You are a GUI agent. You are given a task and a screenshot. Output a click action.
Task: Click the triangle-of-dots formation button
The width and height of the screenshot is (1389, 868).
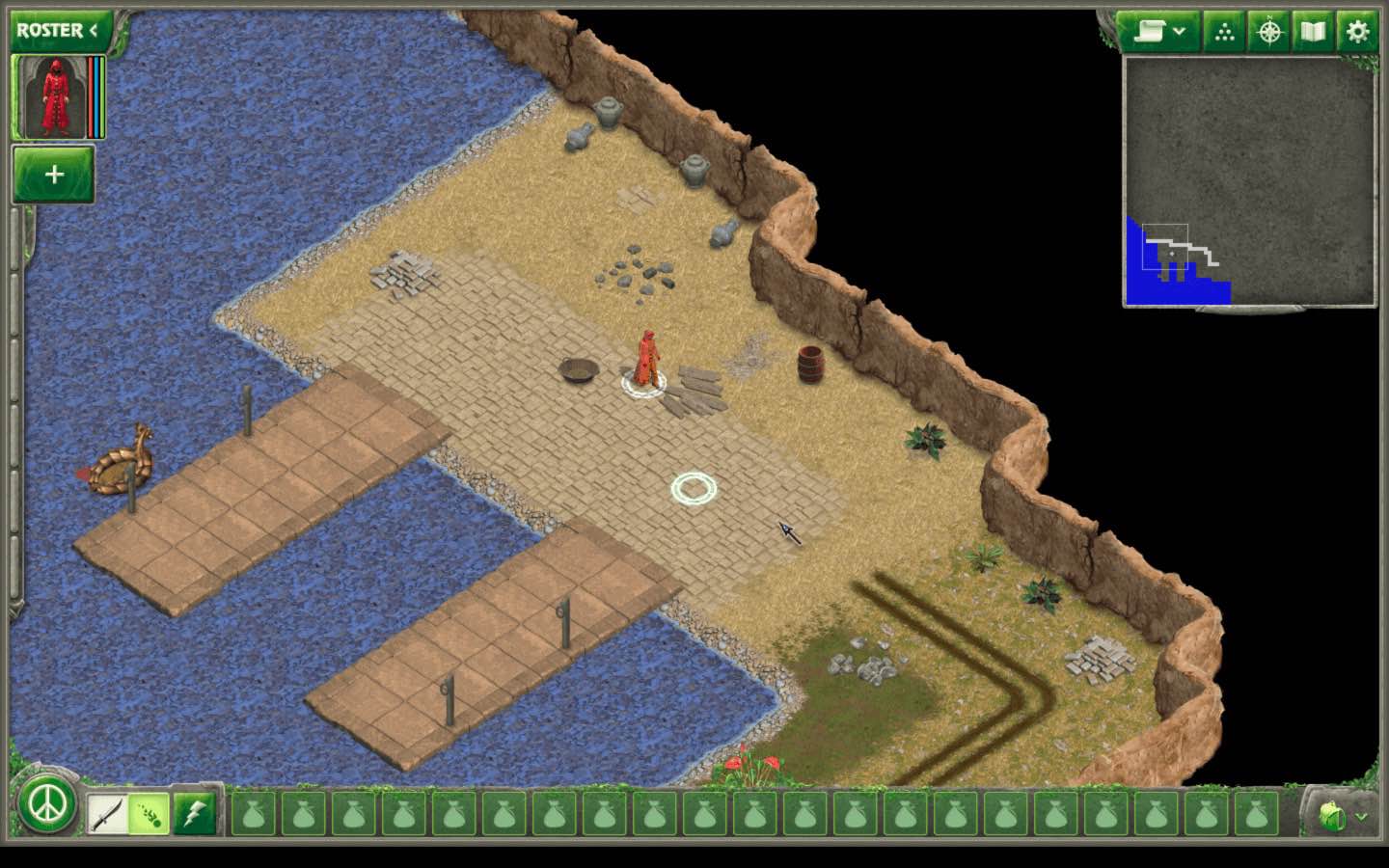(1224, 32)
